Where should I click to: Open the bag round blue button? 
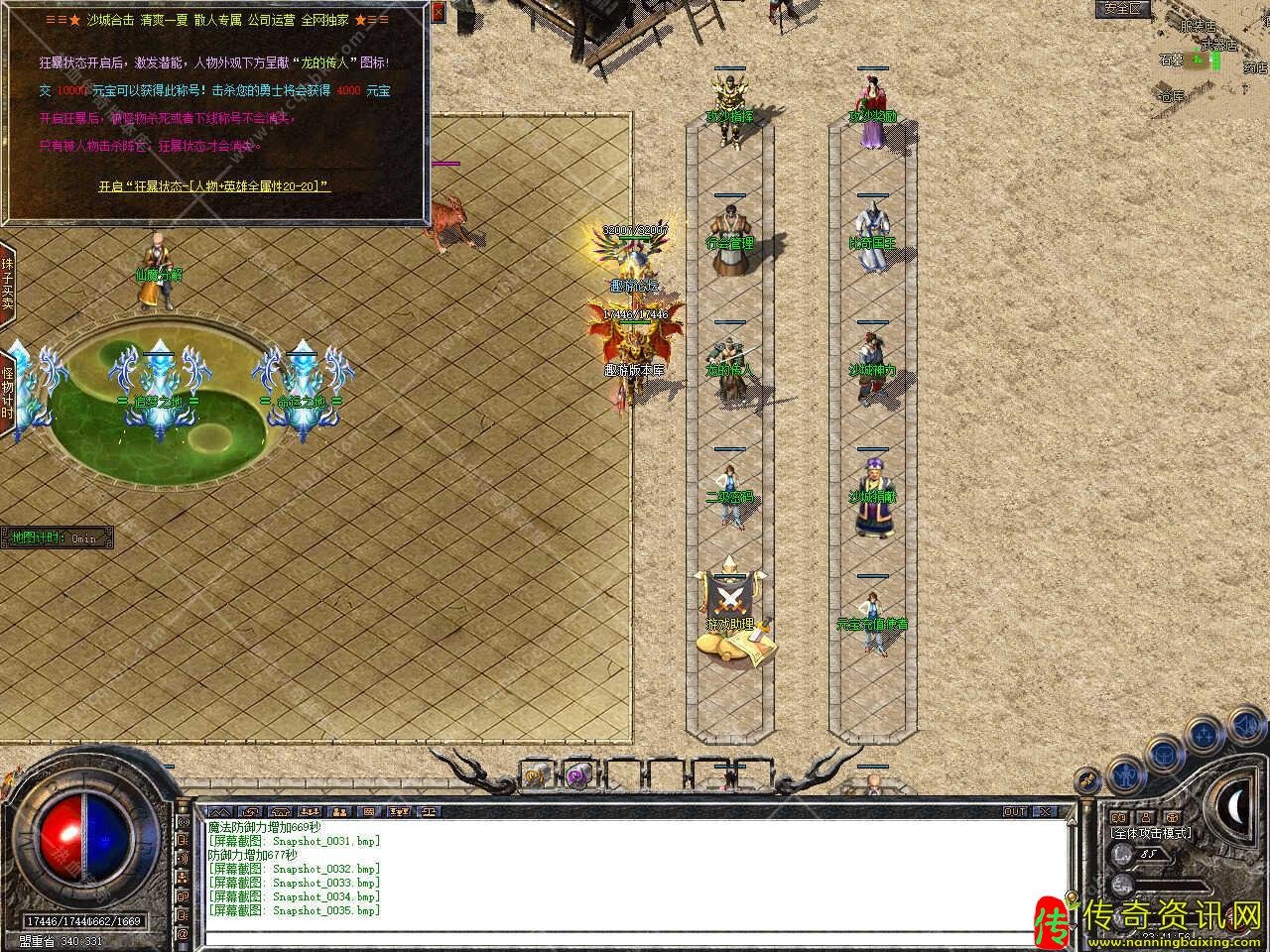[x=1163, y=756]
